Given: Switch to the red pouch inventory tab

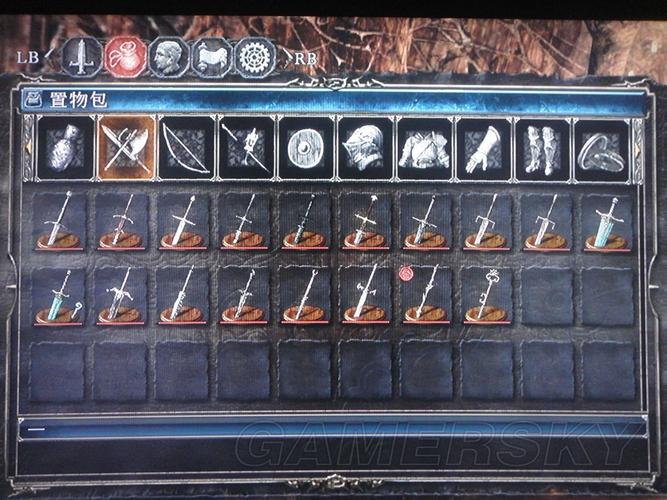Looking at the screenshot, I should [x=125, y=57].
